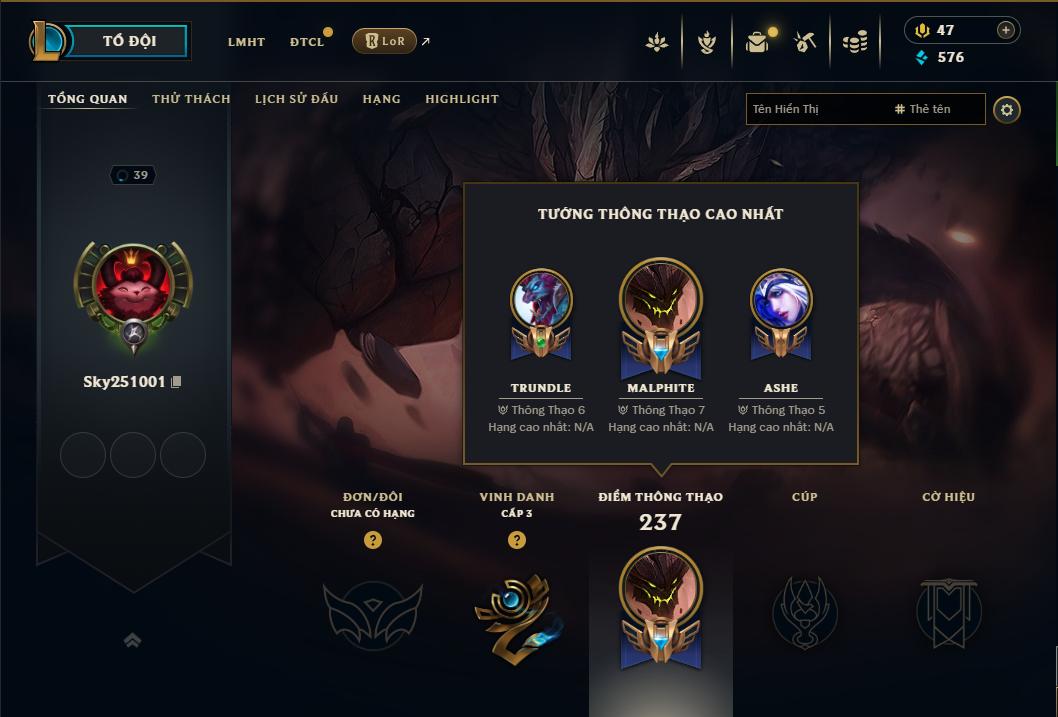Open the store coin stack icon
Image resolution: width=1058 pixels, height=717 pixels.
click(854, 42)
